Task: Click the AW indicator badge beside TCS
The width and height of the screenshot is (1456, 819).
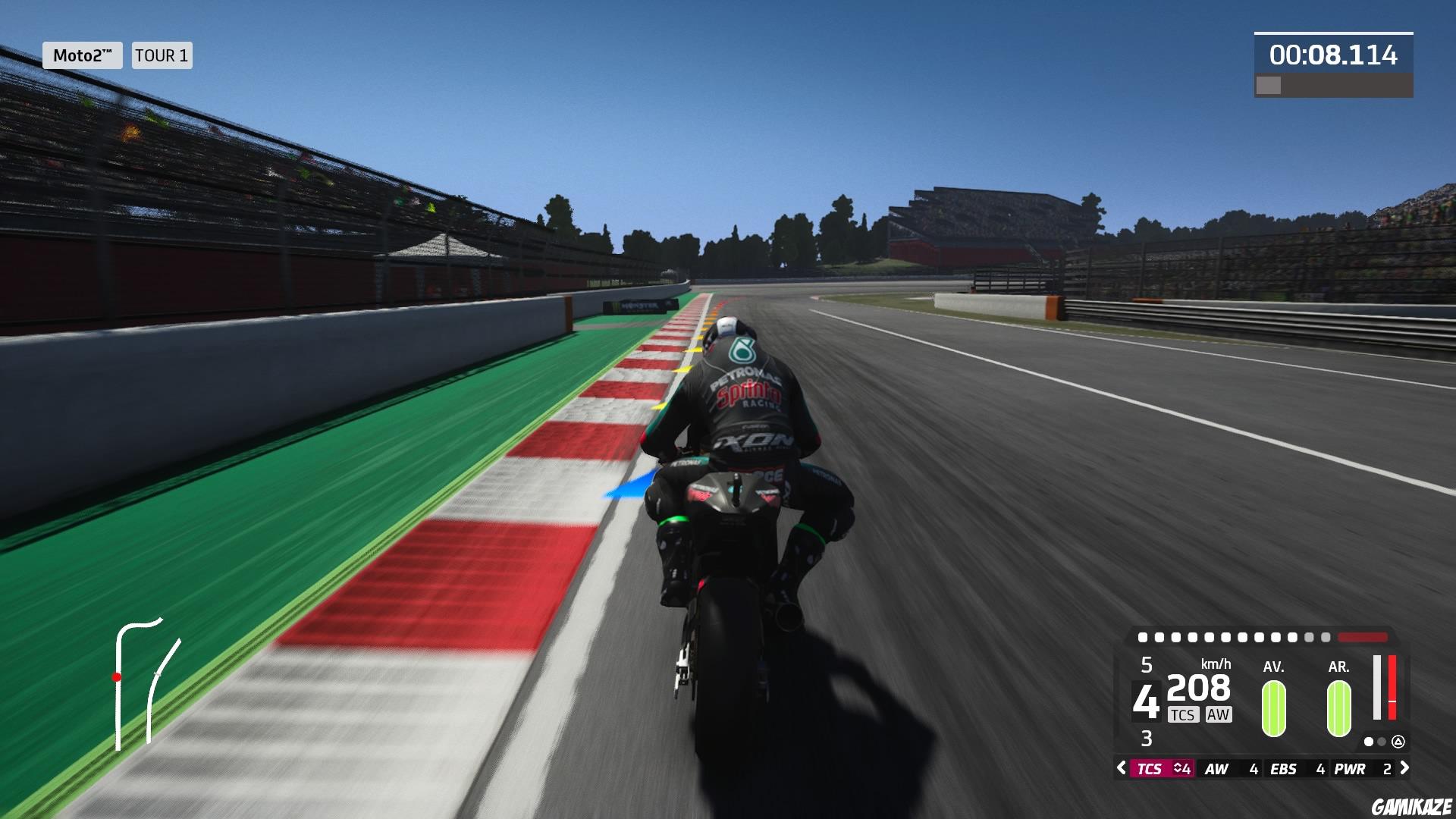Action: point(1219,714)
